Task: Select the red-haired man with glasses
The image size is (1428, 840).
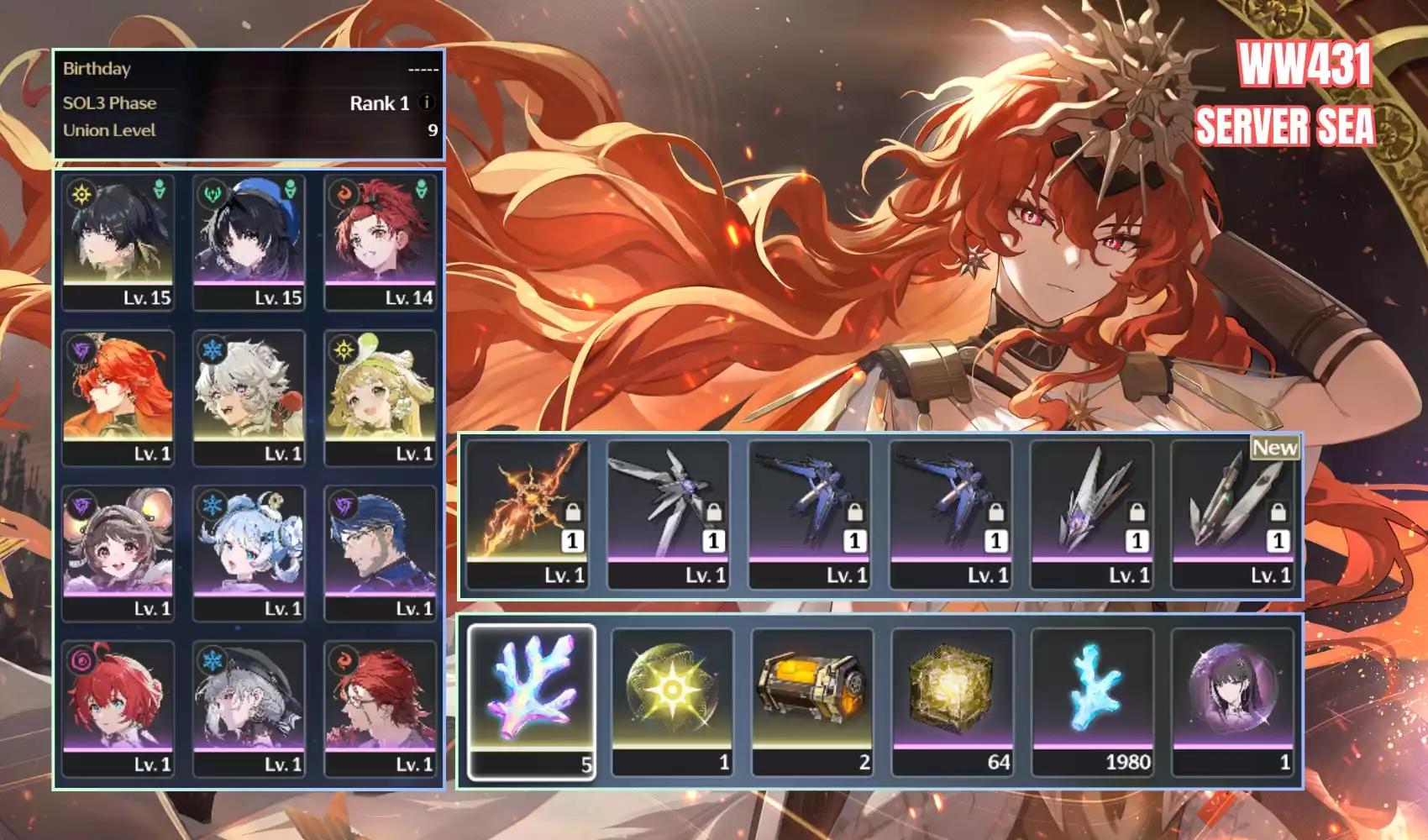Action: point(381,707)
